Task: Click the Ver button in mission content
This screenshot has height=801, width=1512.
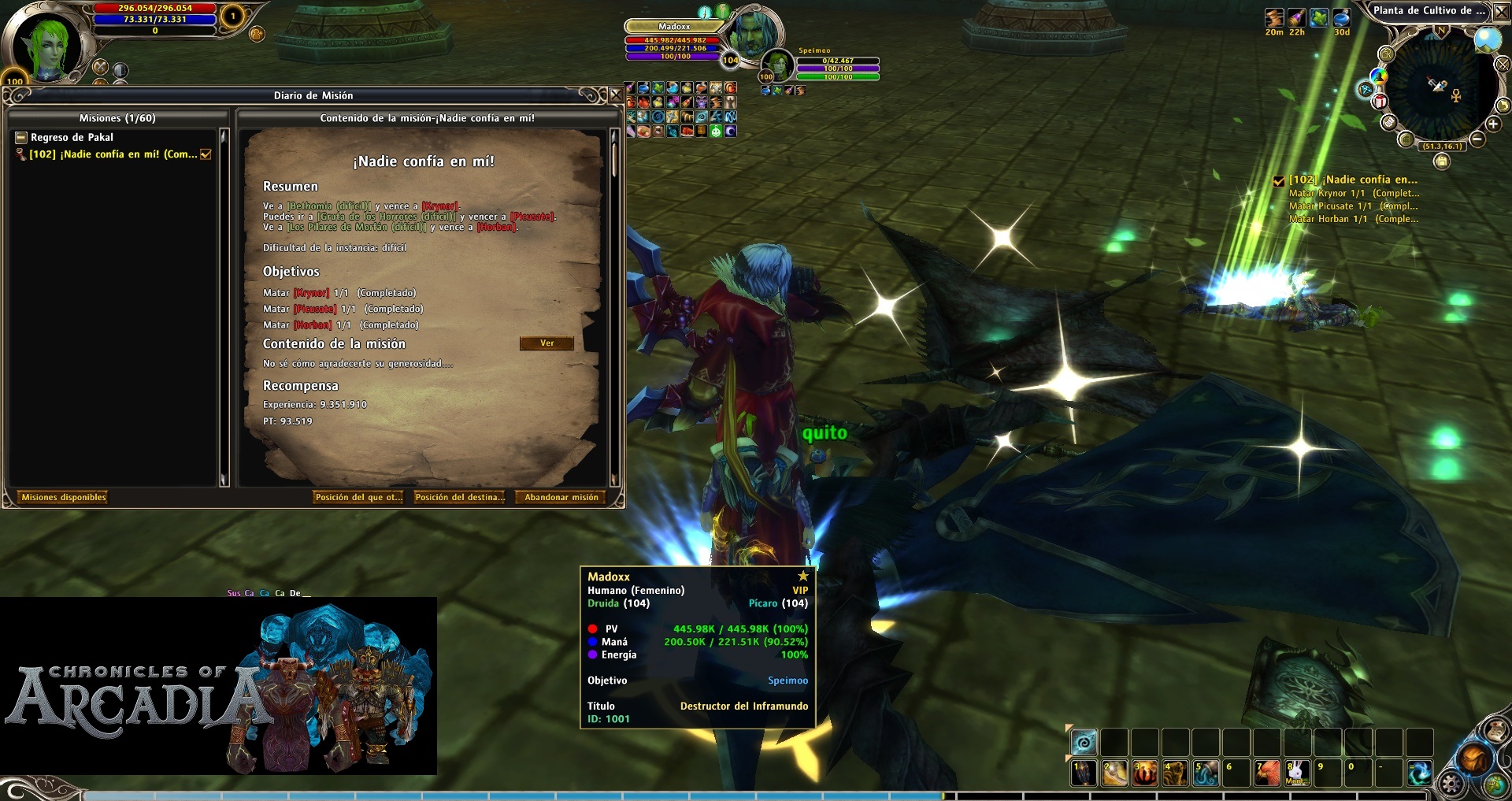Action: click(x=547, y=343)
